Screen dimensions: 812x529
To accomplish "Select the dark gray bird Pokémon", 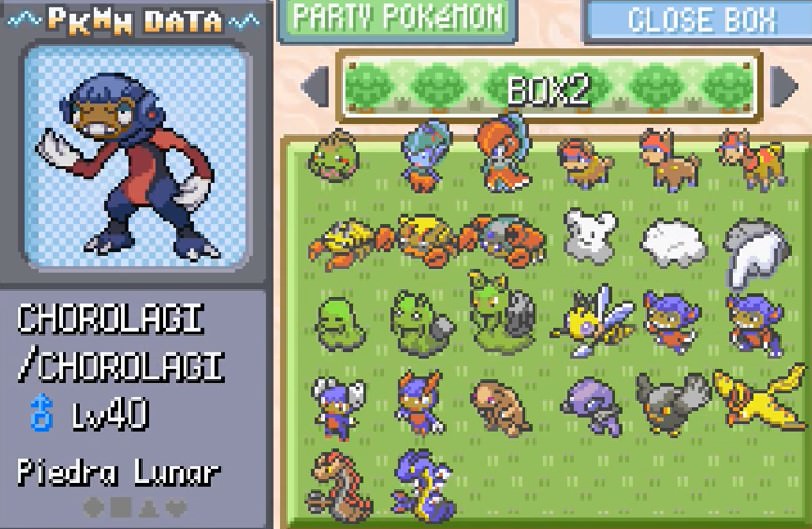I will (x=671, y=402).
